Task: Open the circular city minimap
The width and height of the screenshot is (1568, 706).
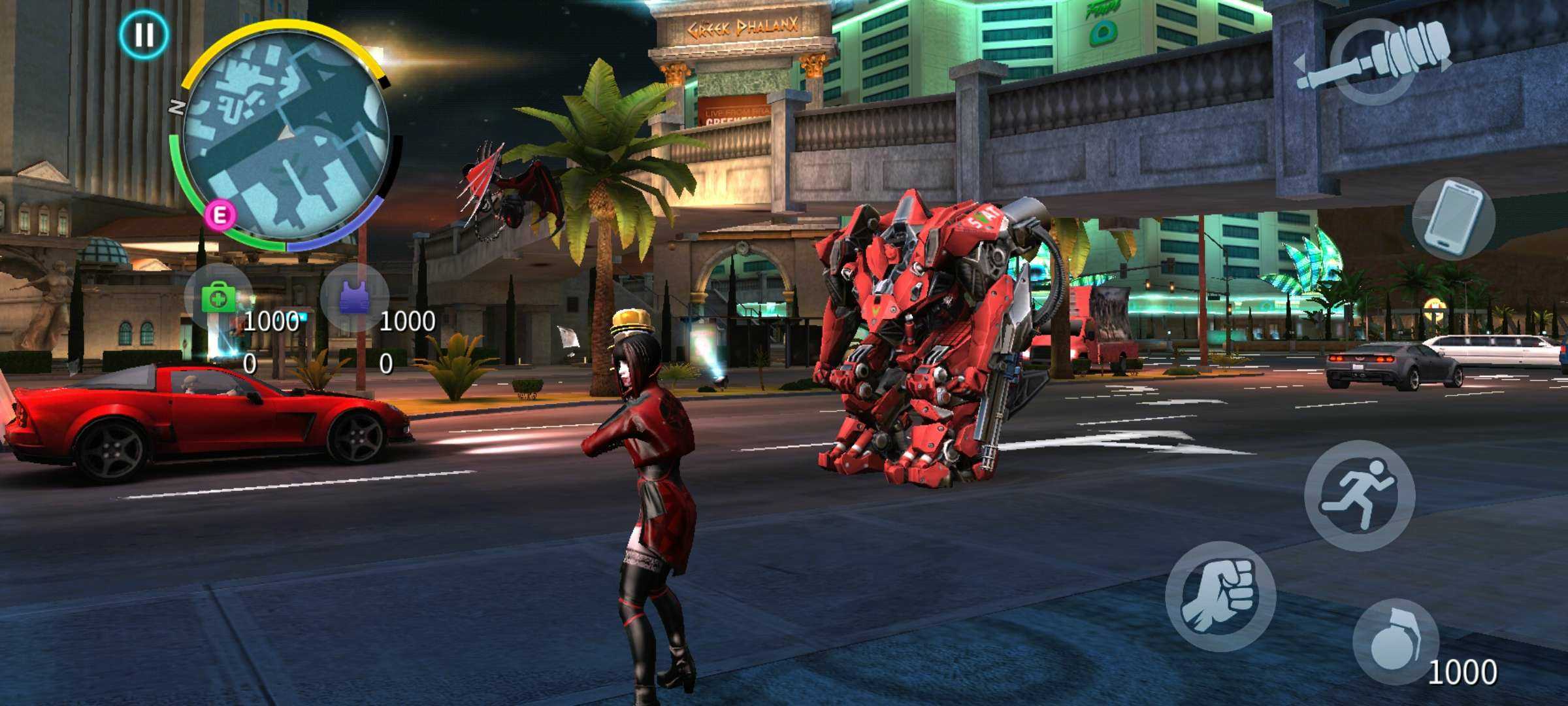Action: 286,136
